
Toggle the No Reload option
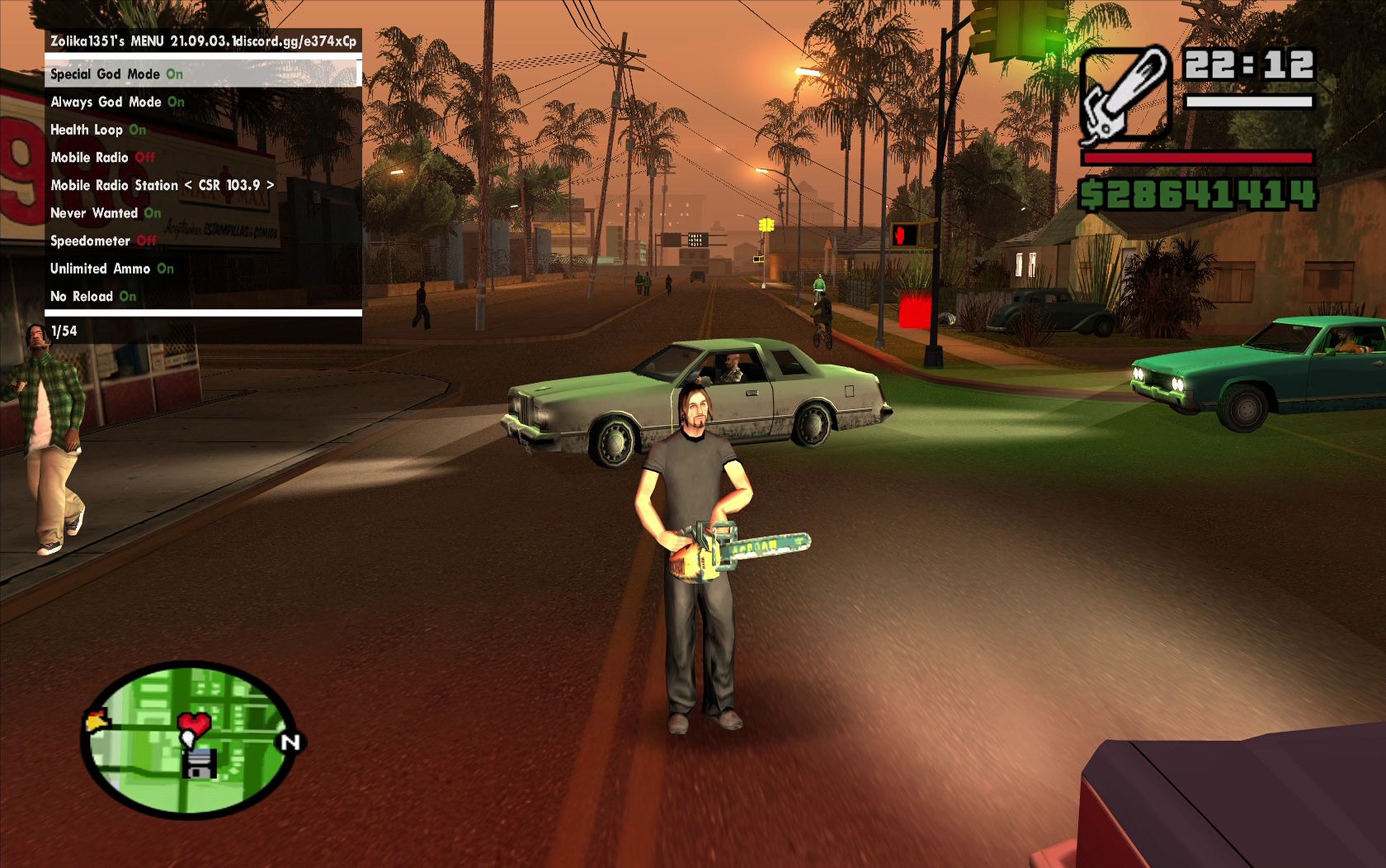point(93,297)
